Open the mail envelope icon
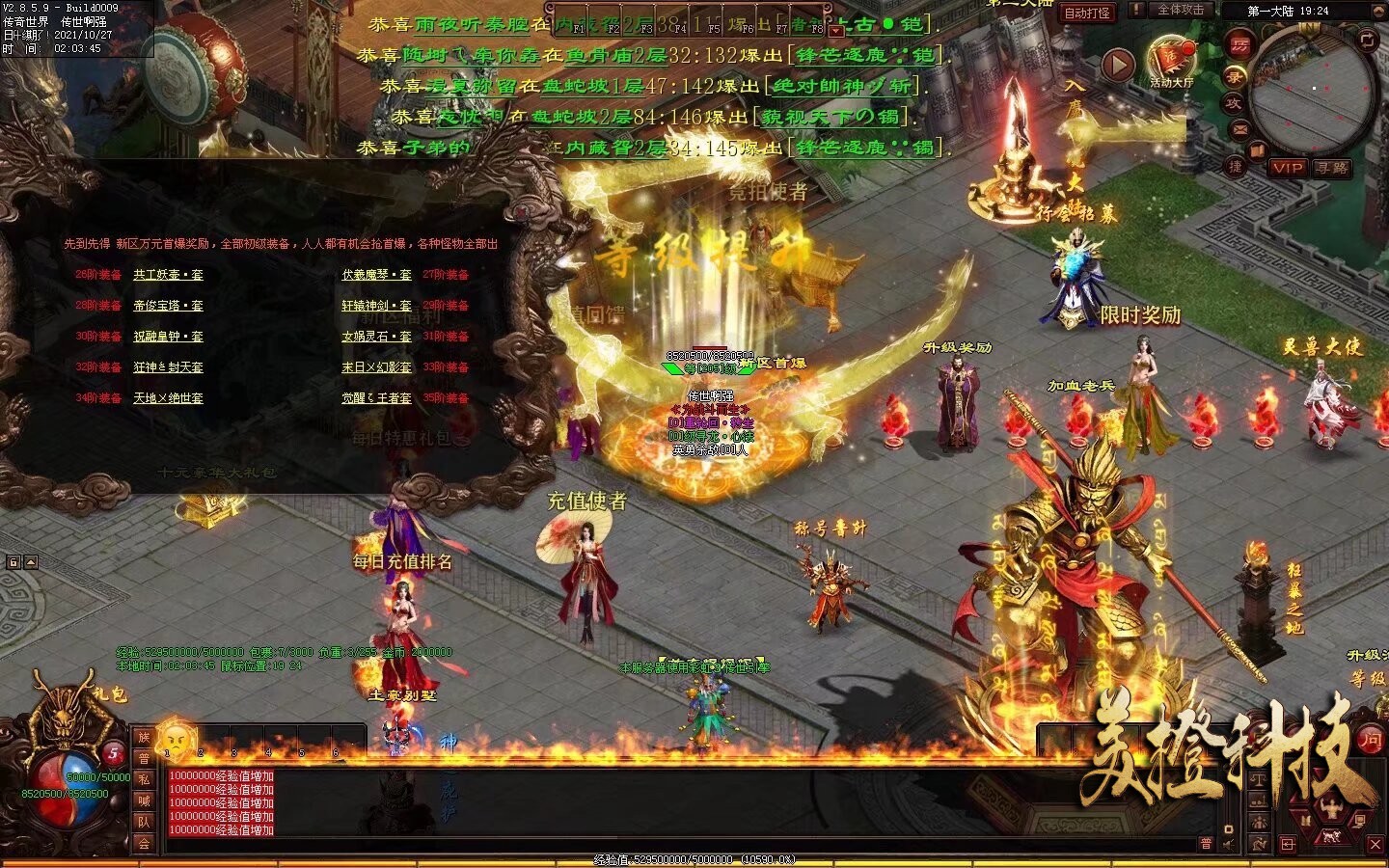 1240,127
